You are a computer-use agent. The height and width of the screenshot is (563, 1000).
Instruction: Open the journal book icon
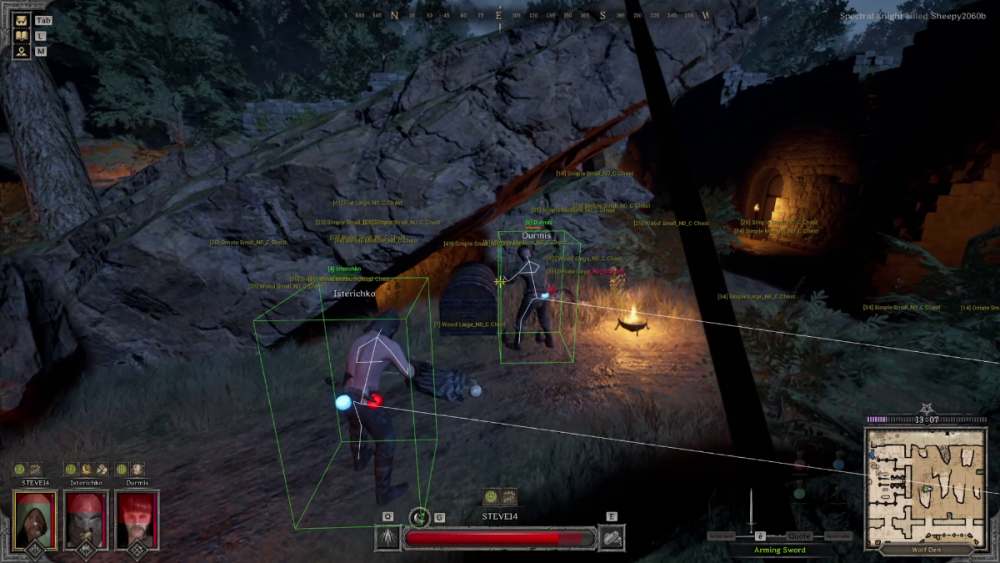tap(19, 35)
